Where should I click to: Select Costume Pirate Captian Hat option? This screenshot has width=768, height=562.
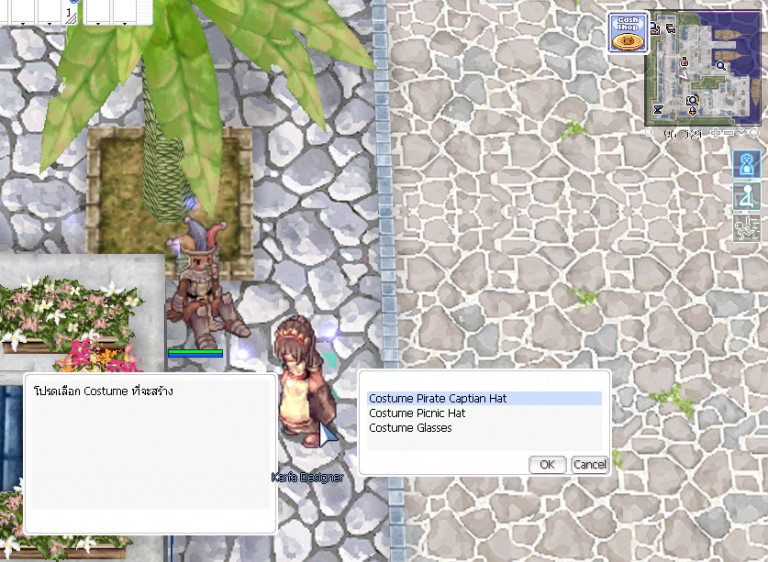(438, 398)
